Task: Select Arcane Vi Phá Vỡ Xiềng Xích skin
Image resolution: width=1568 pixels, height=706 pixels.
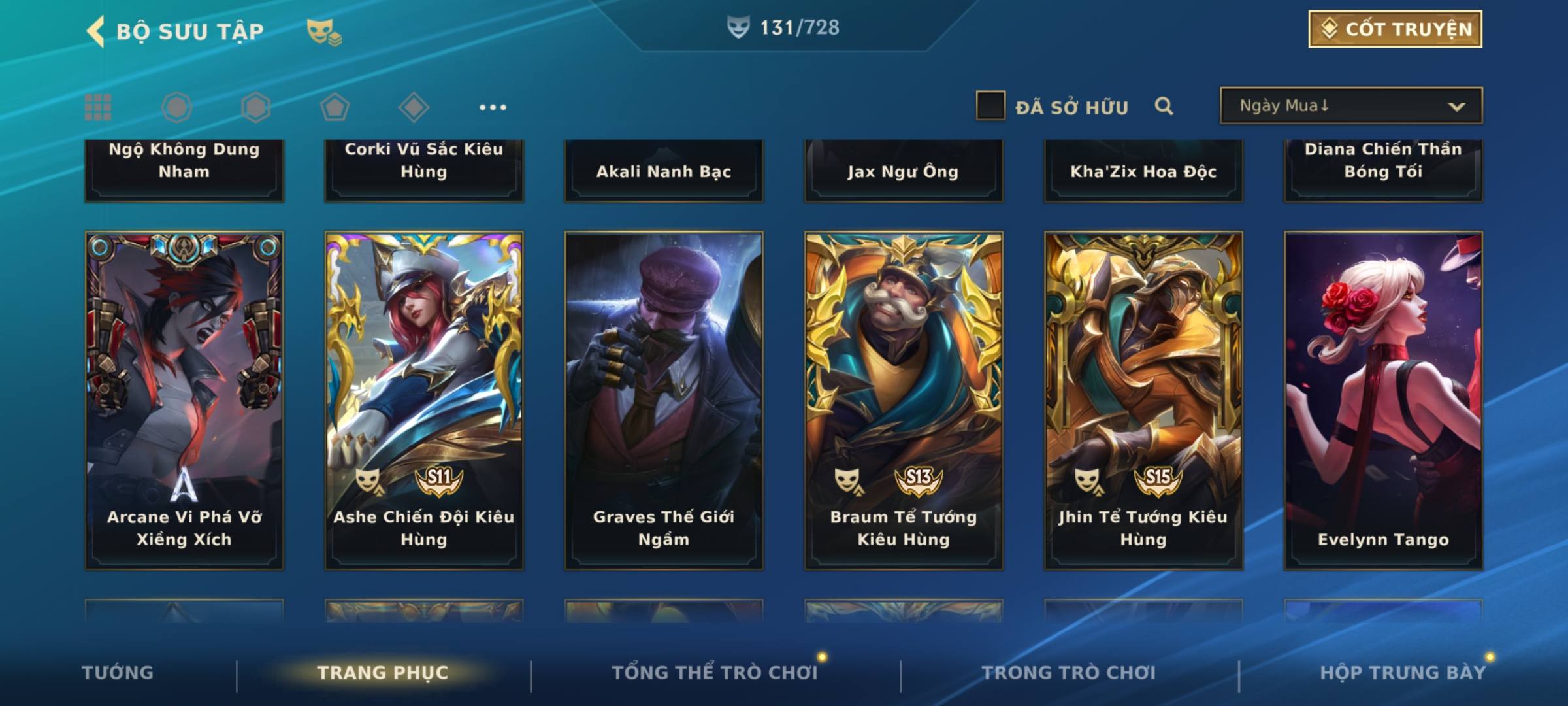Action: coord(184,400)
